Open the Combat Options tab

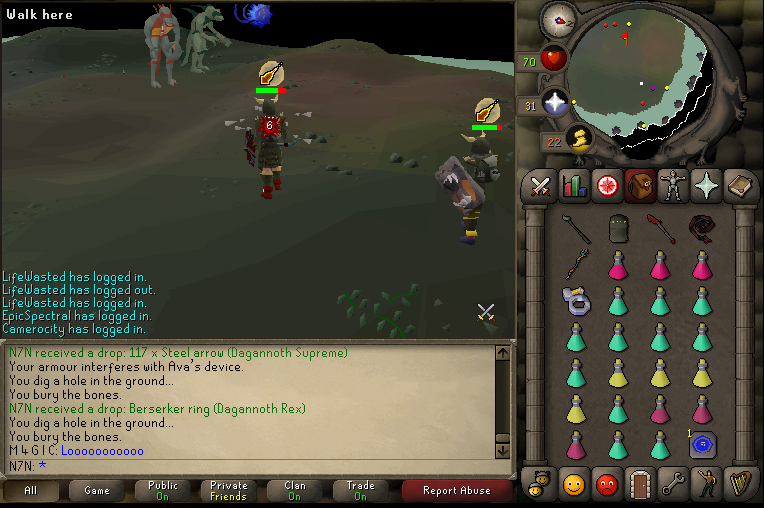pos(541,186)
